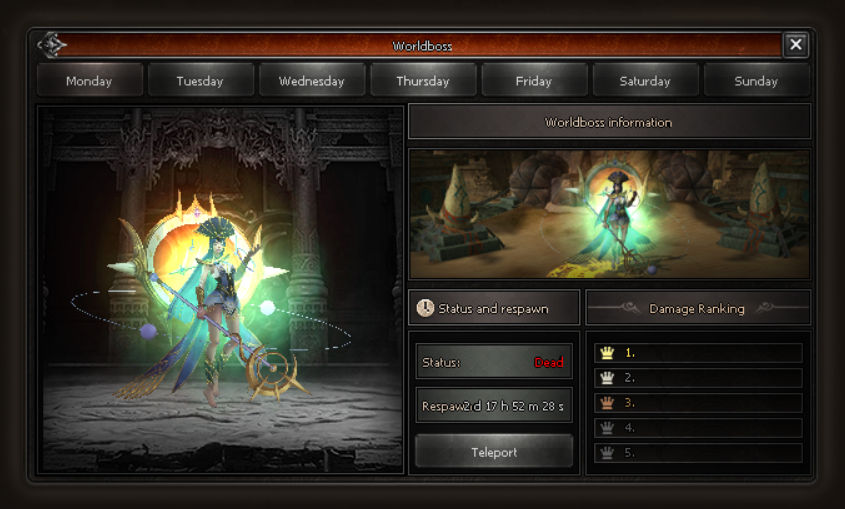Screen dimensions: 845x509
Task: View the Sunday tab
Action: (x=756, y=81)
